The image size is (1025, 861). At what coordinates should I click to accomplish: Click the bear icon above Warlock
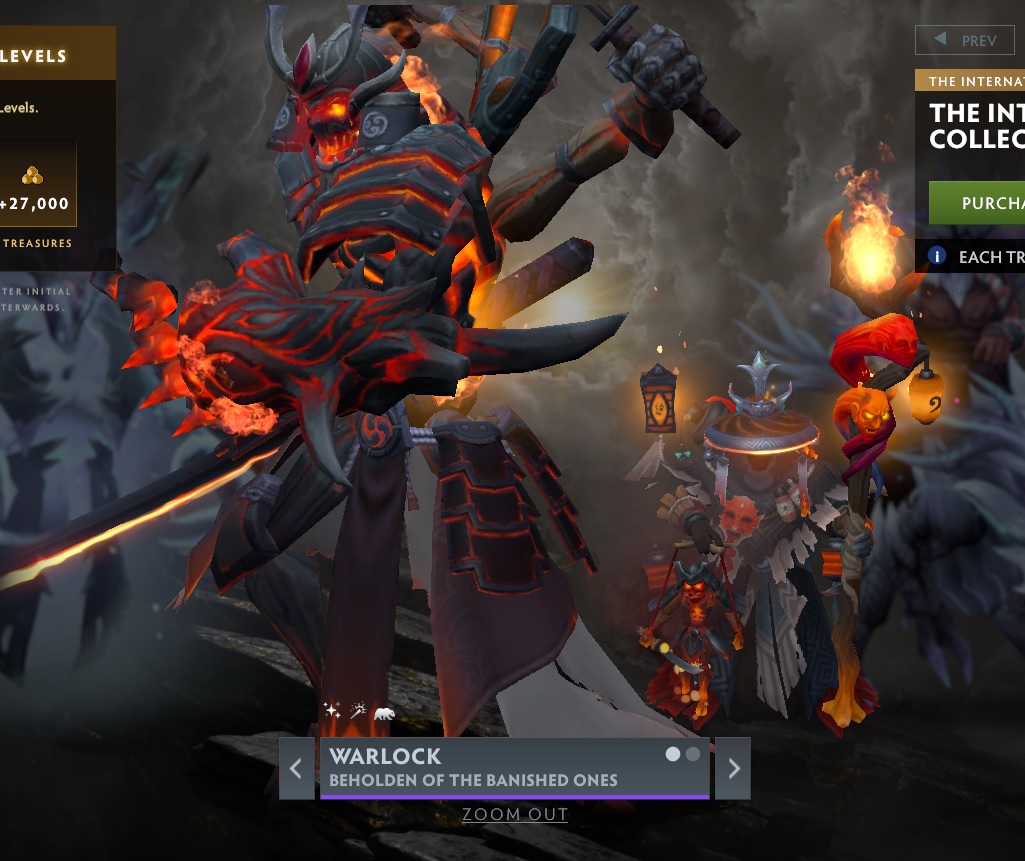[384, 713]
